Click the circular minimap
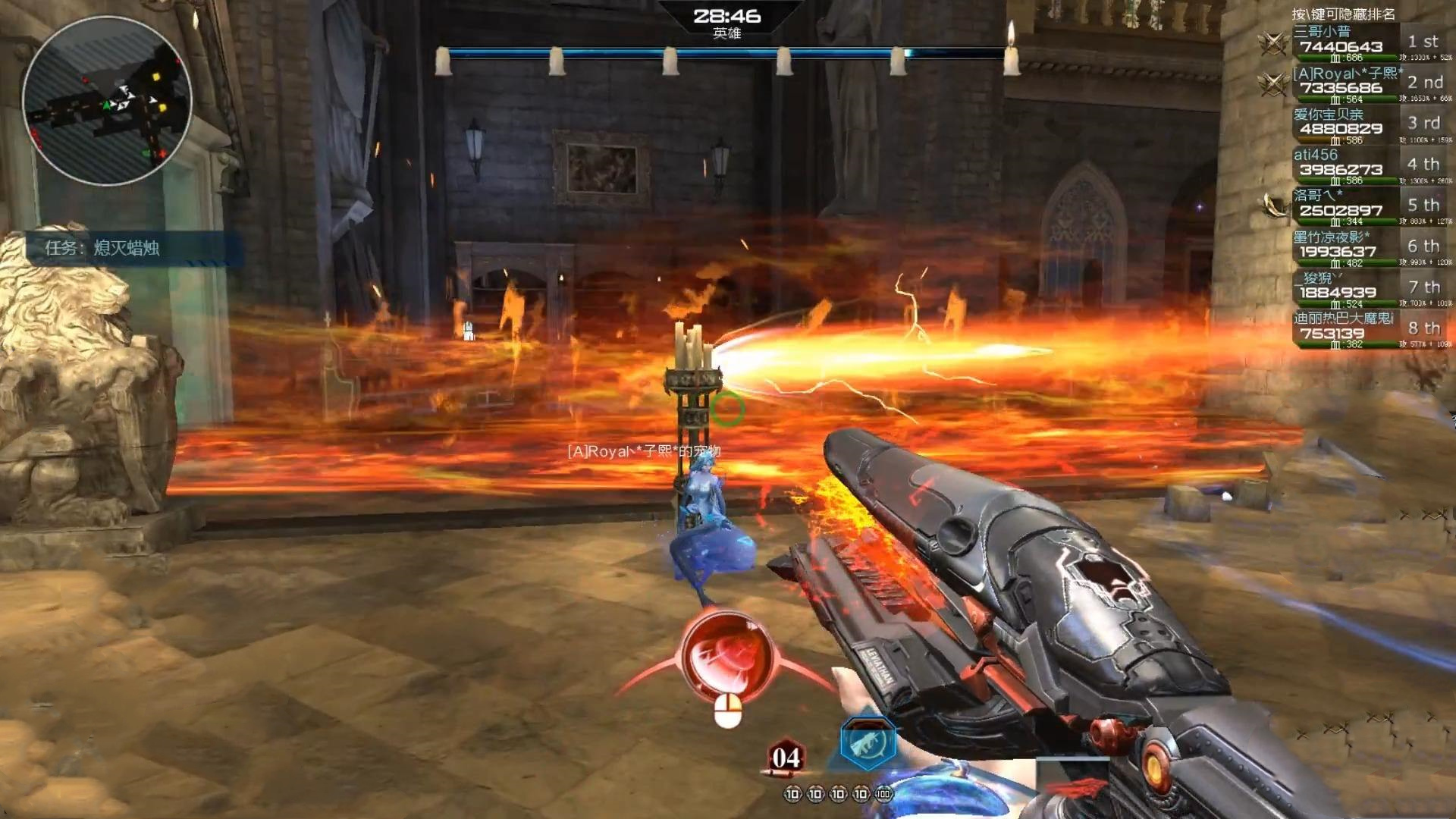The image size is (1456, 819). [107, 100]
